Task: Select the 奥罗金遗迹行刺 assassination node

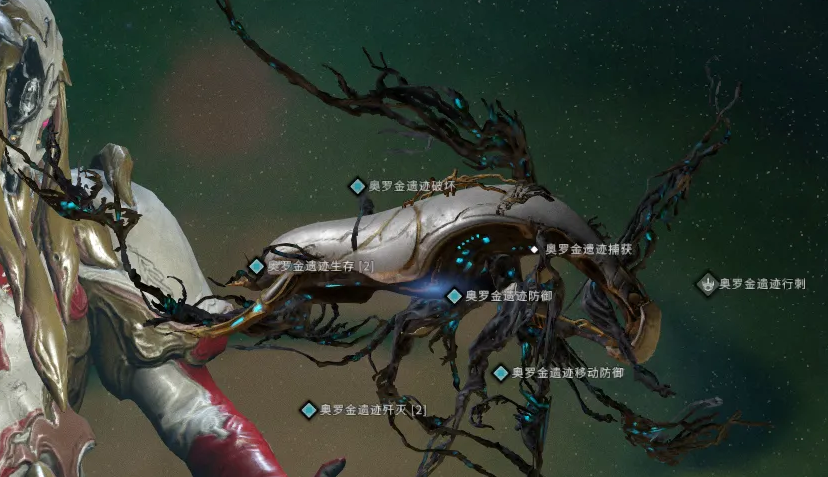Action: click(708, 284)
